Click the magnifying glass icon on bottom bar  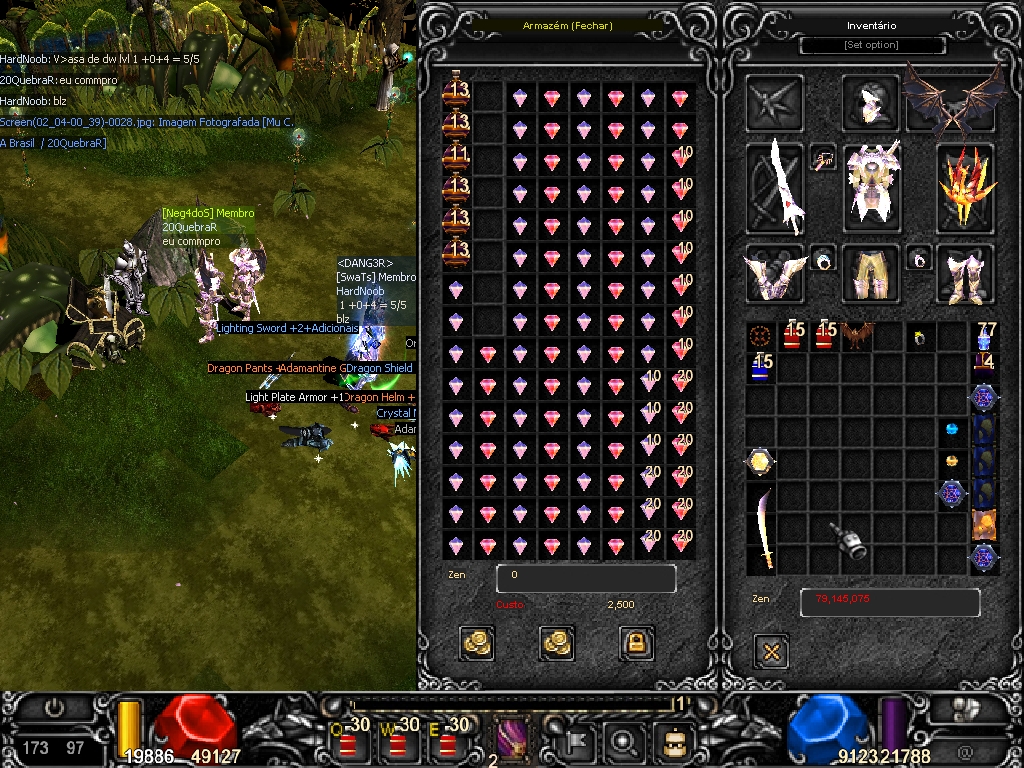click(625, 742)
